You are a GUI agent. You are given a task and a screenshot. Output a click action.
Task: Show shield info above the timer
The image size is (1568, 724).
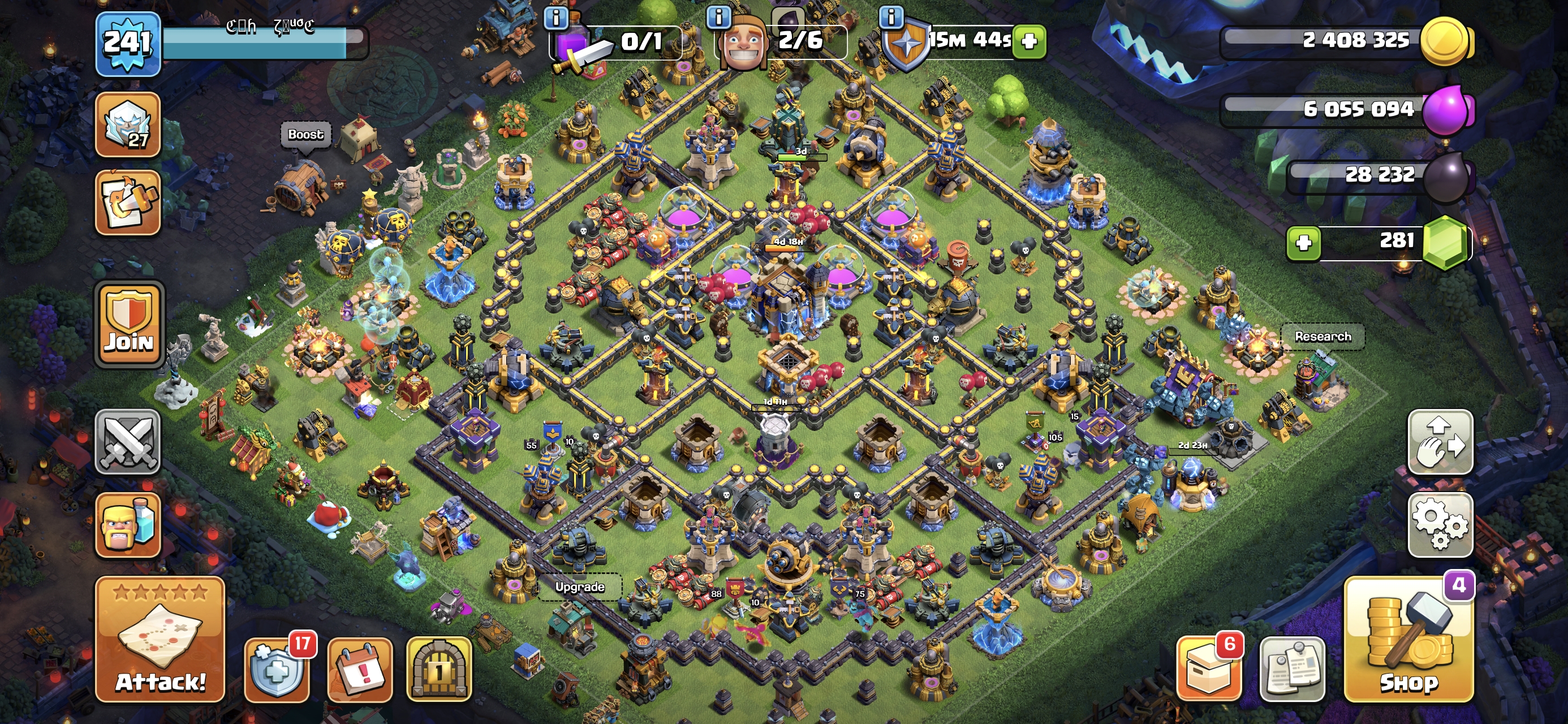[891, 17]
